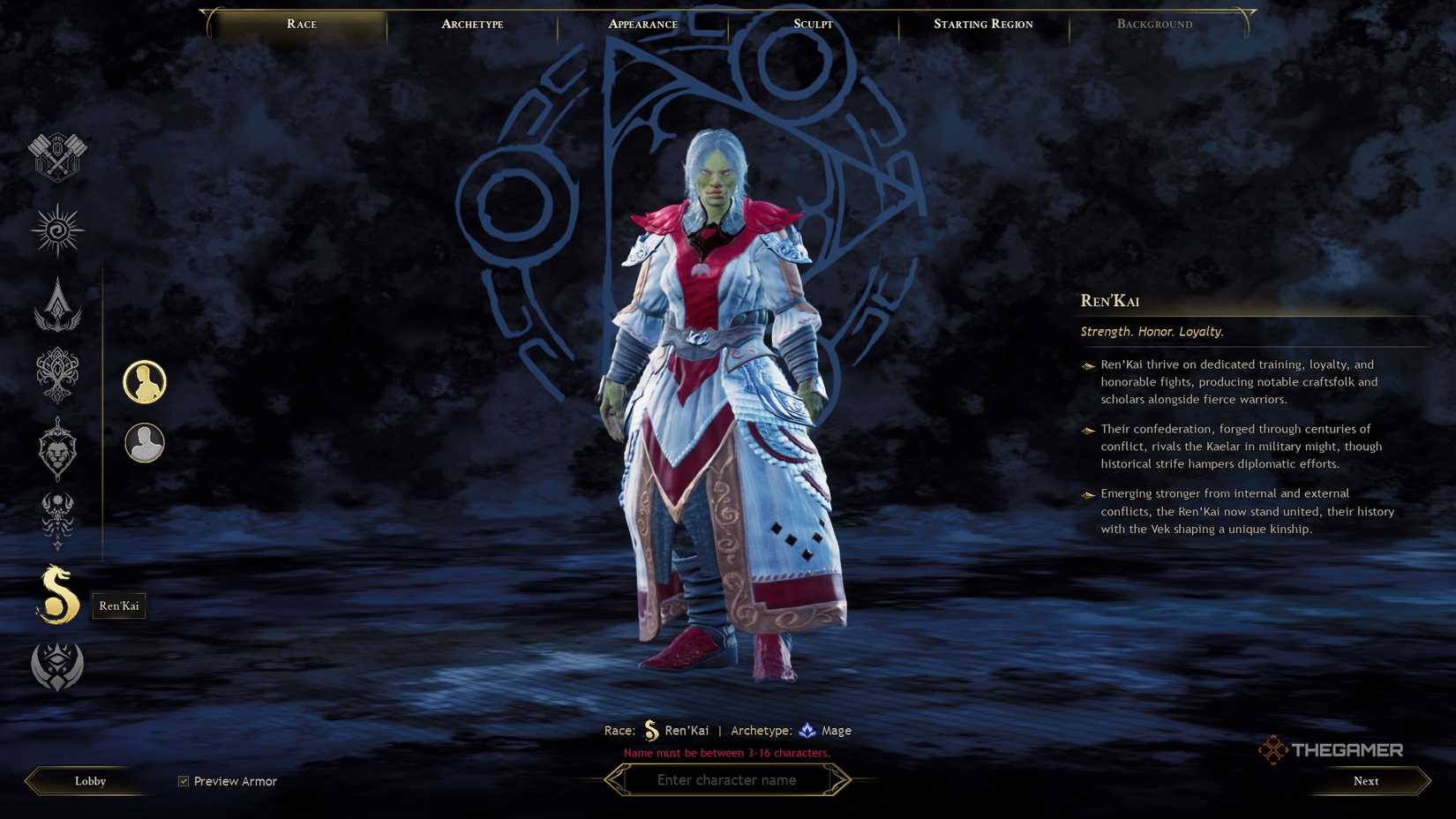Select the highlighted female portrait toggle
Image resolution: width=1456 pixels, height=819 pixels.
pos(145,381)
